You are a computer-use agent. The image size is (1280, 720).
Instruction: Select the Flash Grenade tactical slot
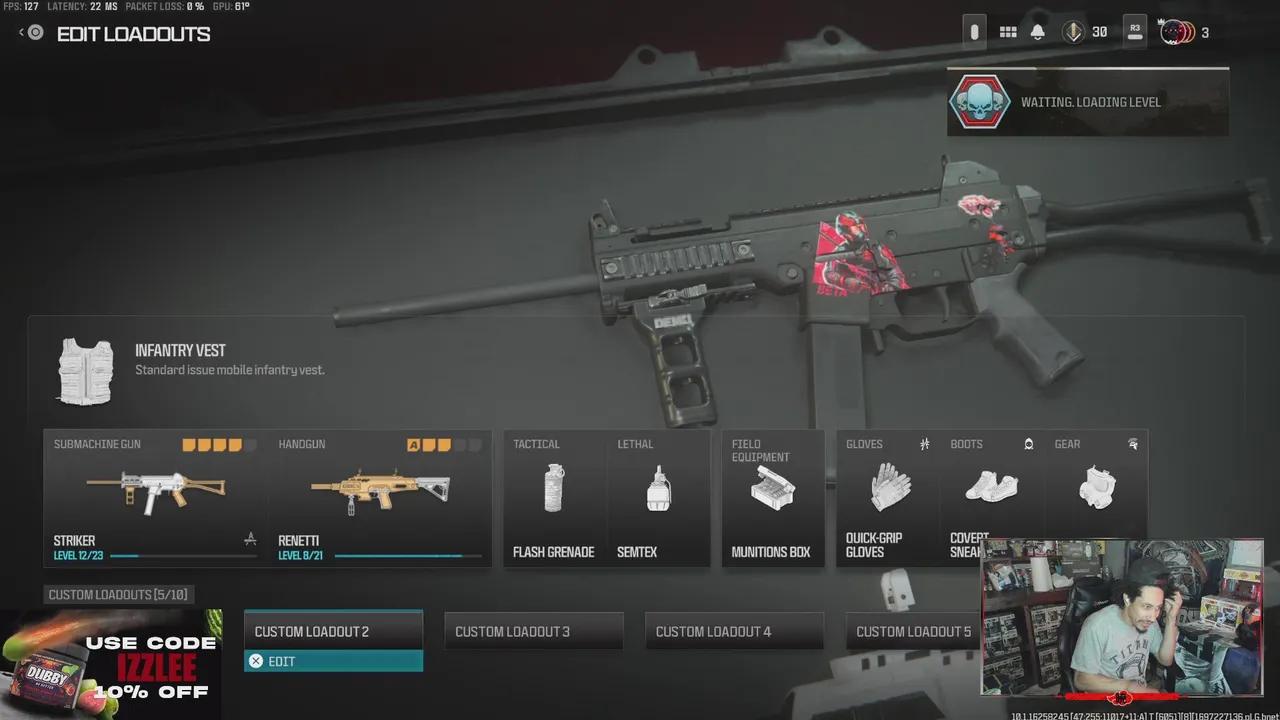(x=554, y=497)
